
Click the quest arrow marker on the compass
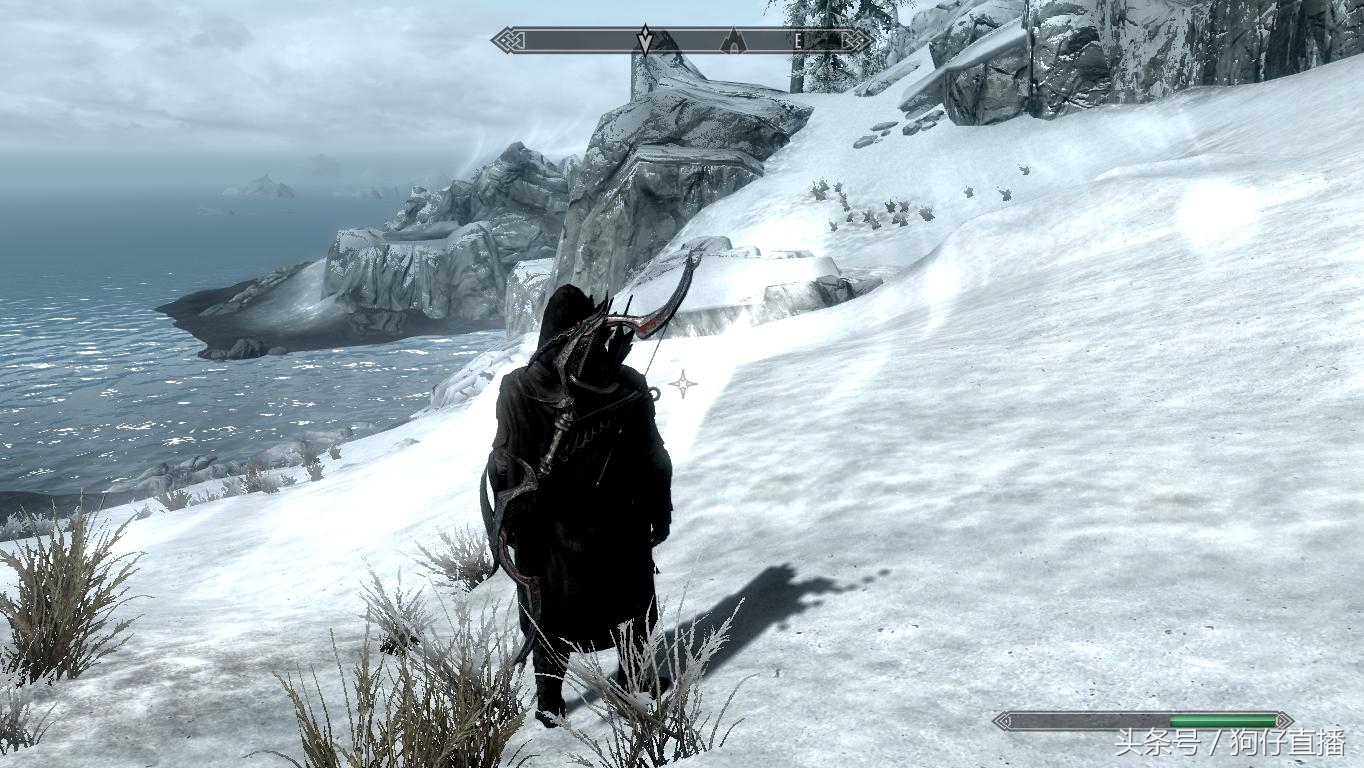click(x=645, y=39)
